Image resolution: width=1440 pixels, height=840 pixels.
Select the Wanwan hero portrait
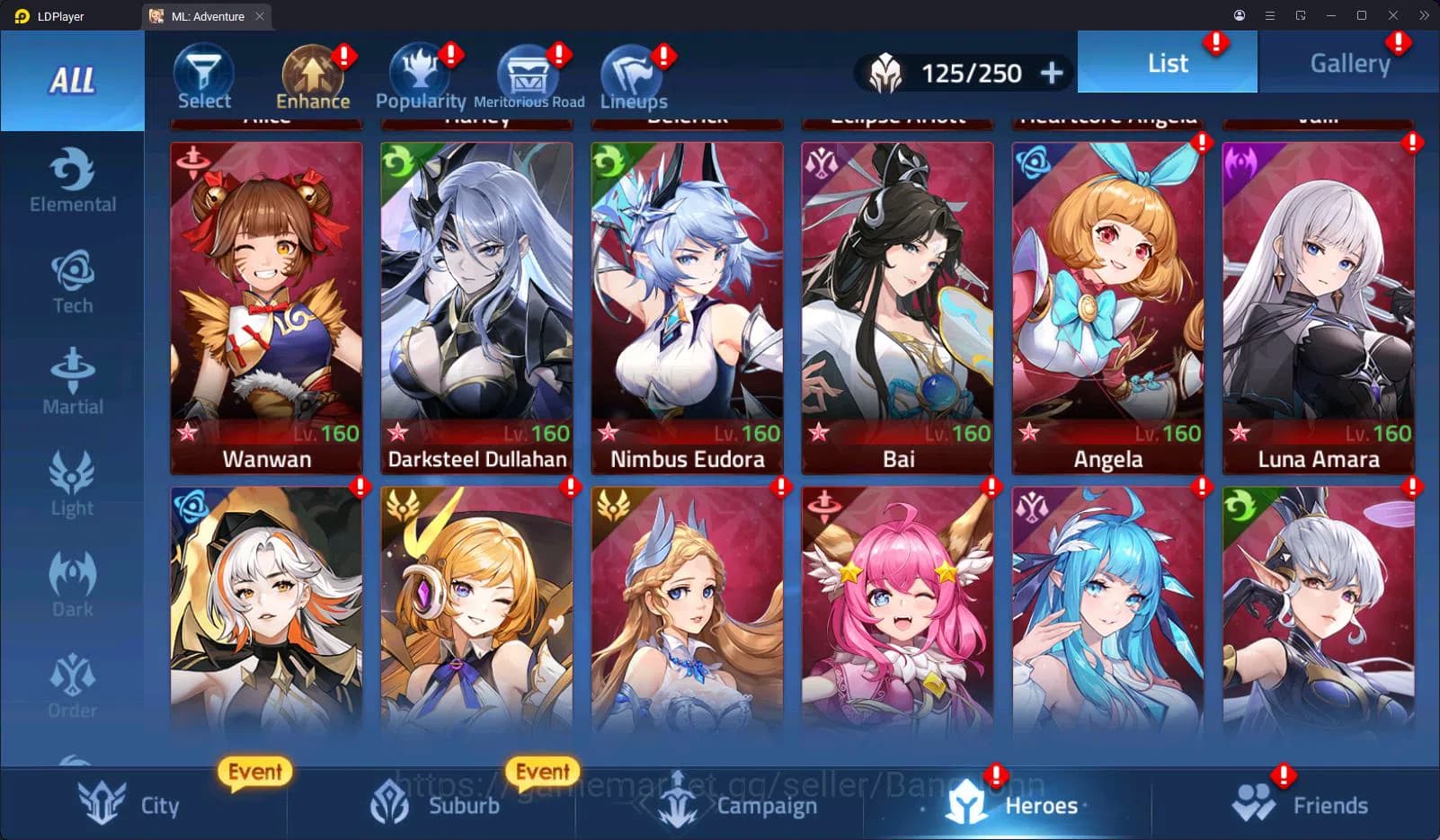click(266, 305)
